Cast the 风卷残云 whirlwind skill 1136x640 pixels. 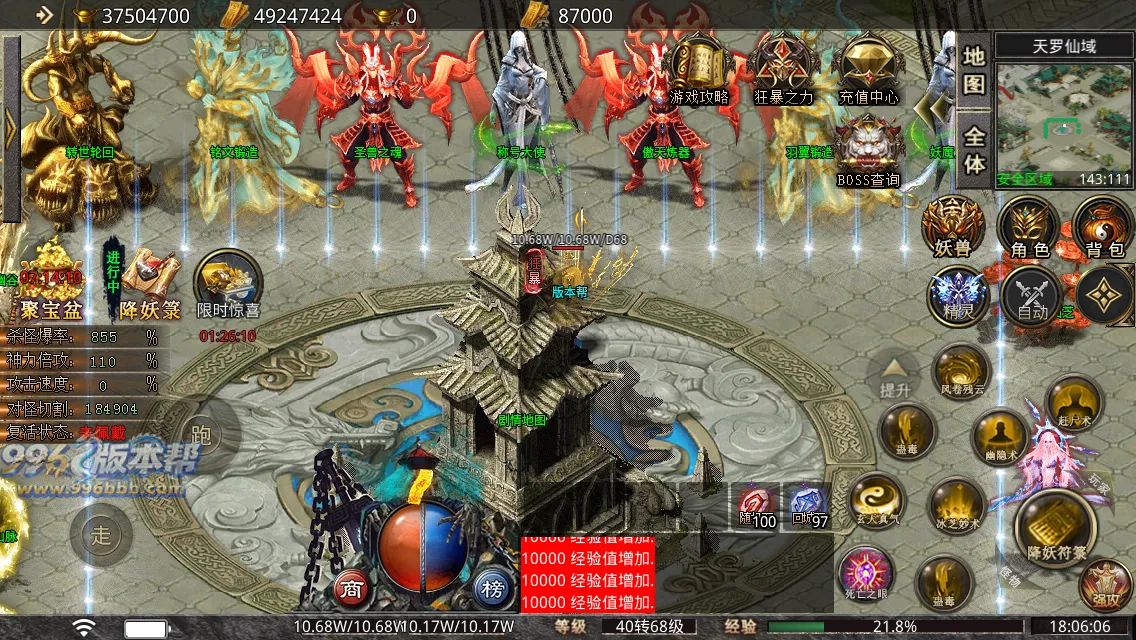(962, 372)
